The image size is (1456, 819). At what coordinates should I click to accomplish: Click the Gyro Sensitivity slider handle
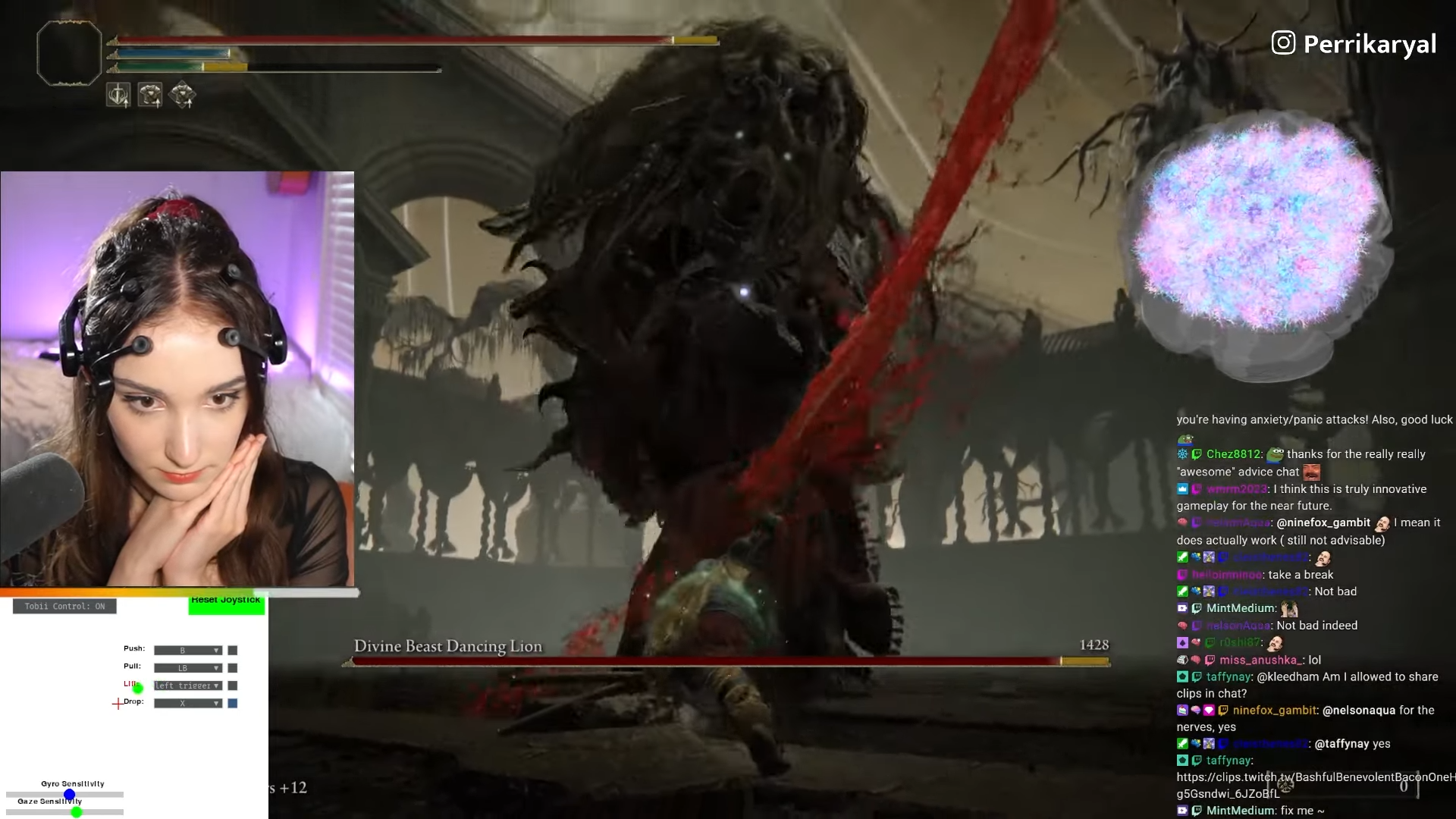click(x=70, y=794)
